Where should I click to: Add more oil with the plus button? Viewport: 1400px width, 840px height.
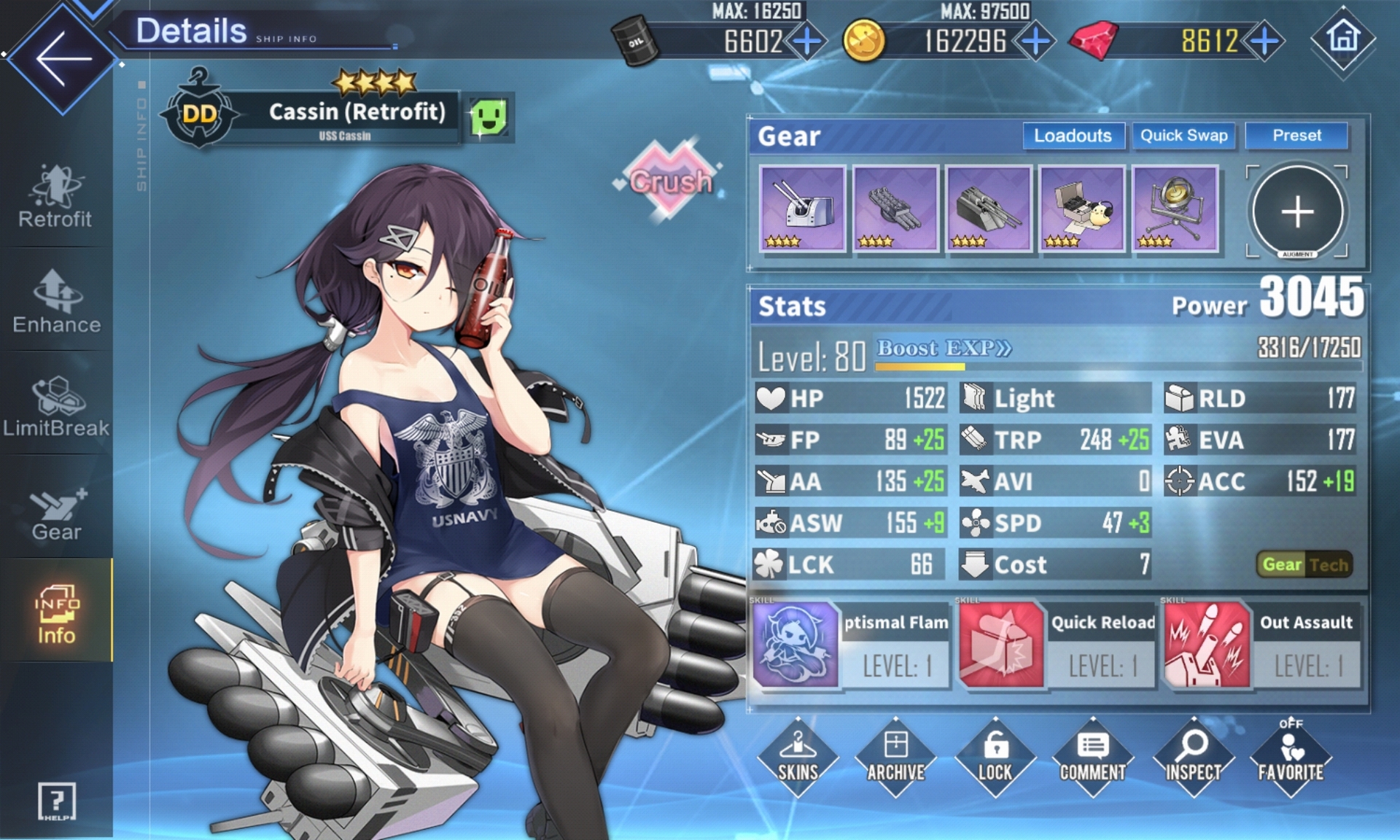tap(807, 41)
